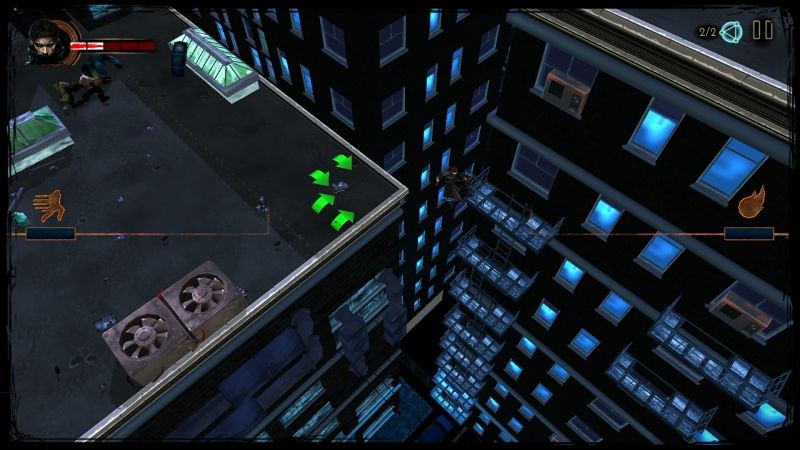The height and width of the screenshot is (450, 800).
Task: Tap the glowing cyan triangle objective icon
Action: tap(731, 32)
